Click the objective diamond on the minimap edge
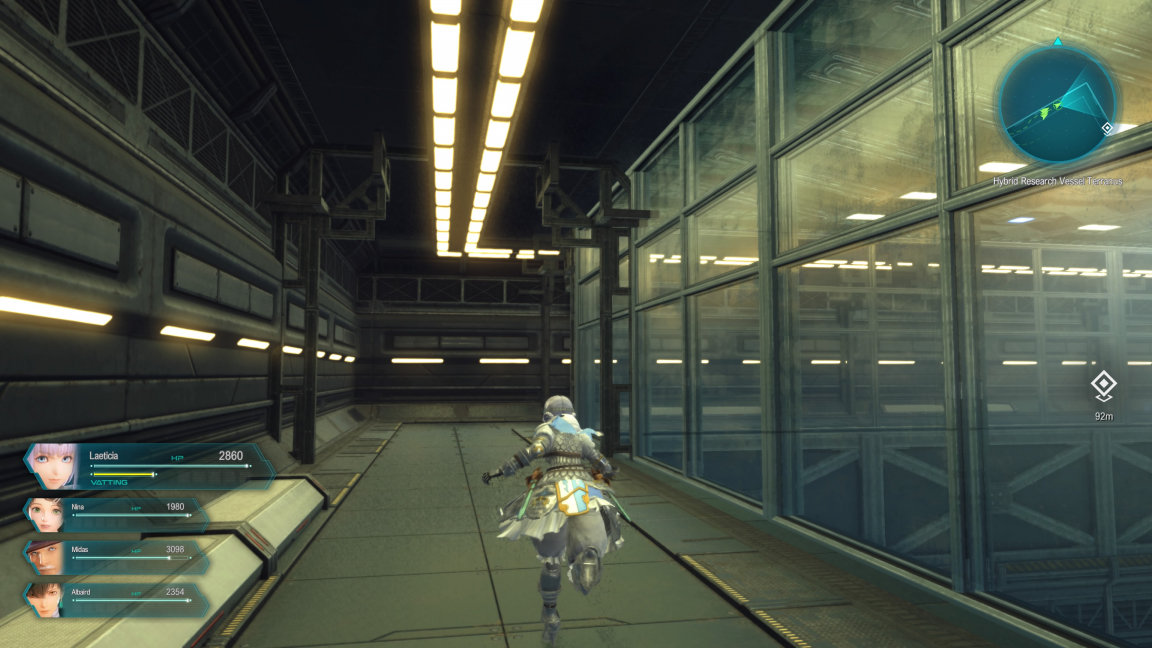 click(x=1107, y=128)
